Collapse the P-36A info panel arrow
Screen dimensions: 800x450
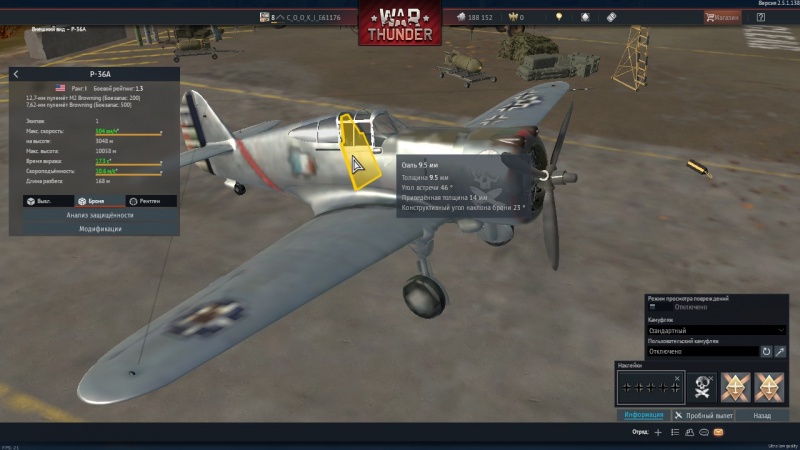[16, 74]
